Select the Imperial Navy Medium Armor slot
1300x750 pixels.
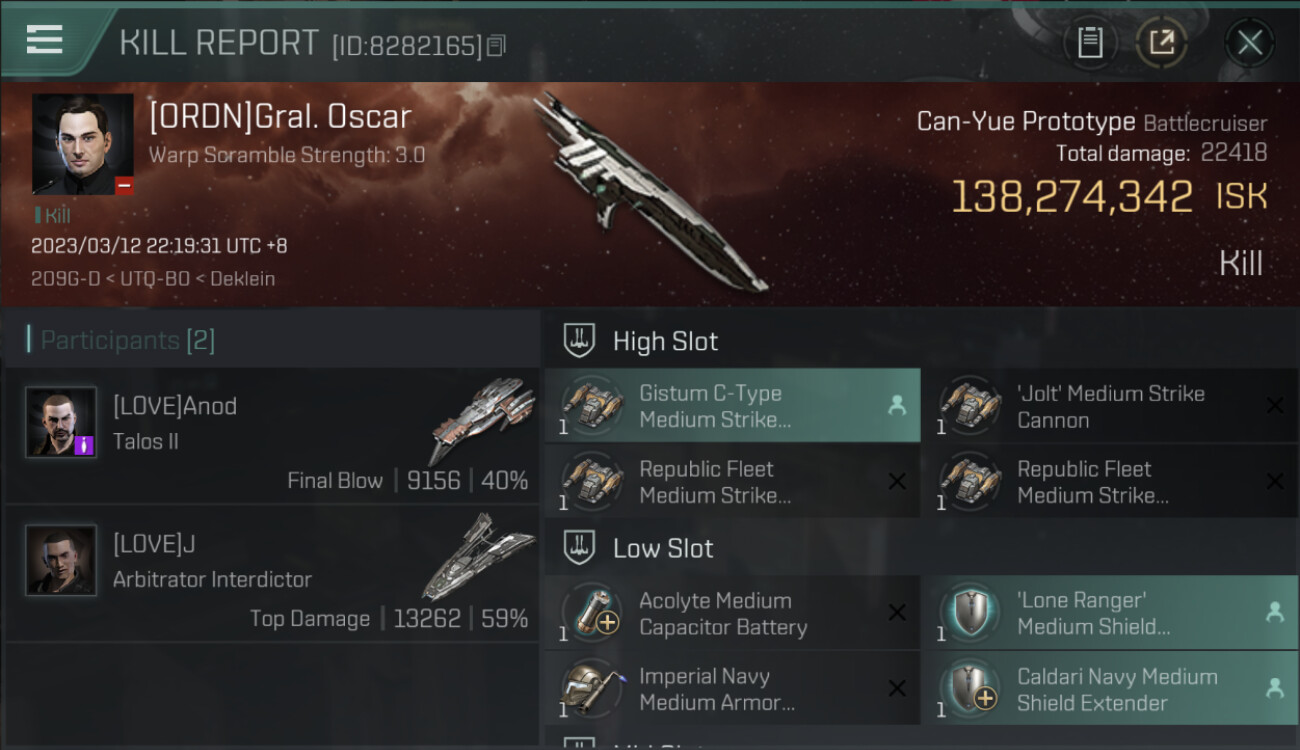coord(732,689)
